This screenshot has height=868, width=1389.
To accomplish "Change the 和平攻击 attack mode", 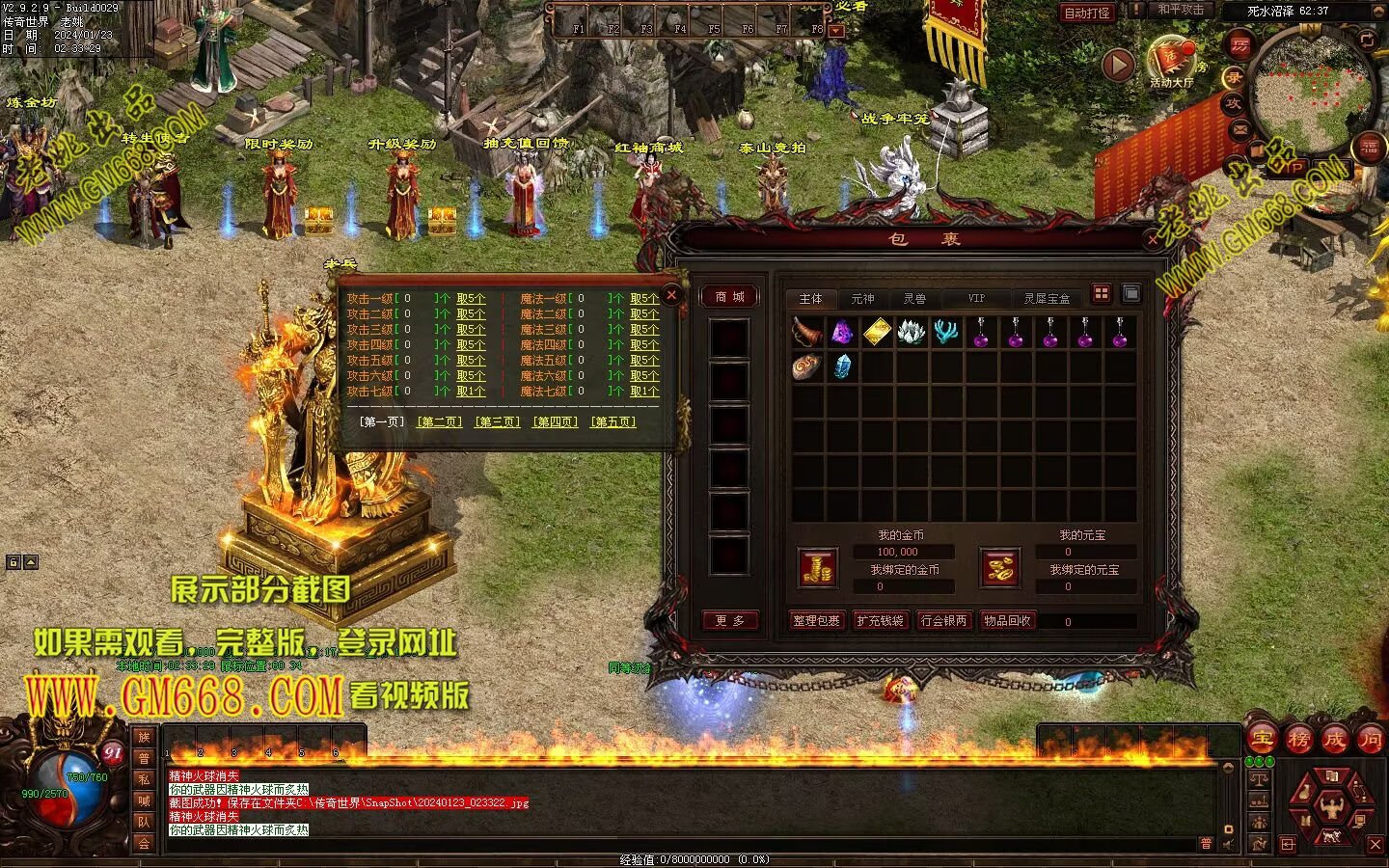I will (1181, 10).
